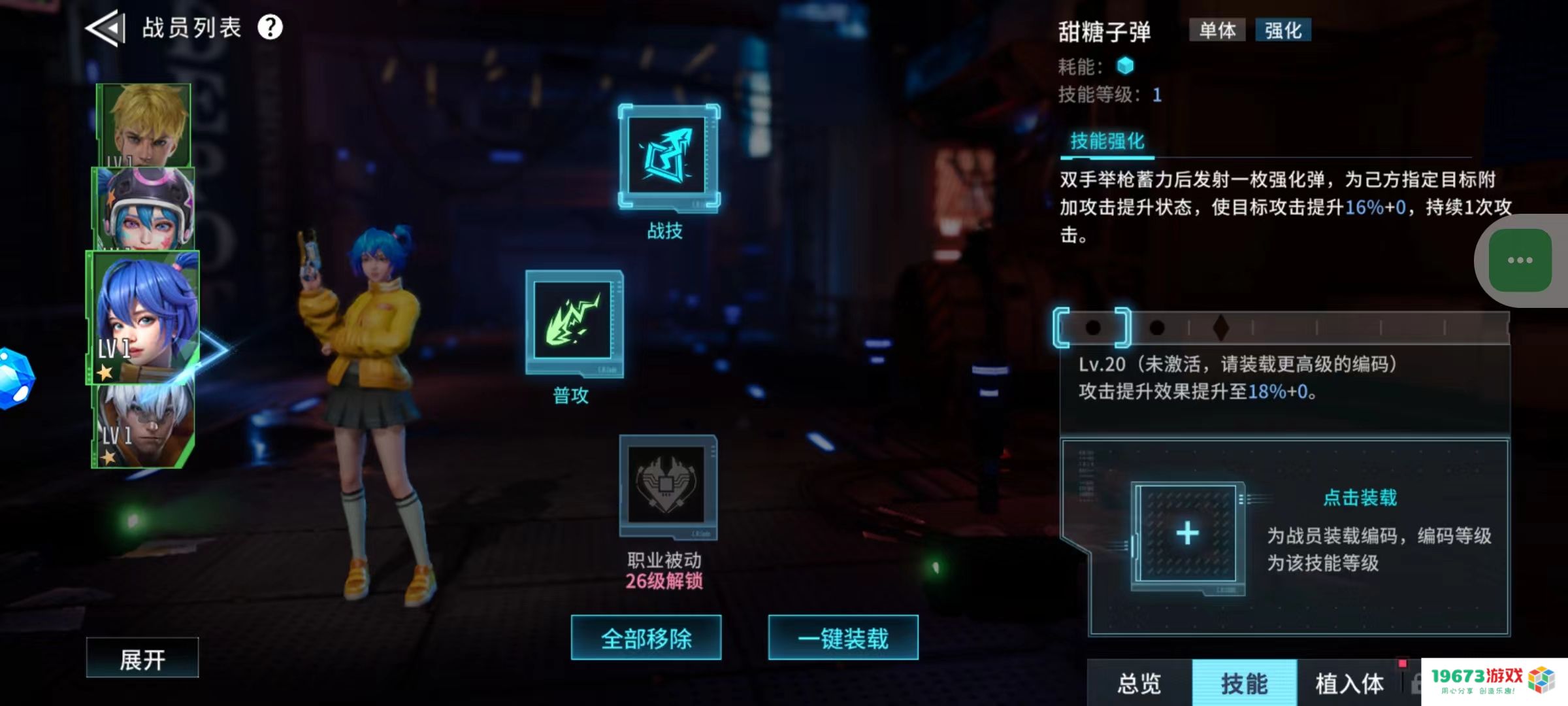The height and width of the screenshot is (706, 1568).
Task: Click the plus slot to equip code
Action: click(1187, 534)
